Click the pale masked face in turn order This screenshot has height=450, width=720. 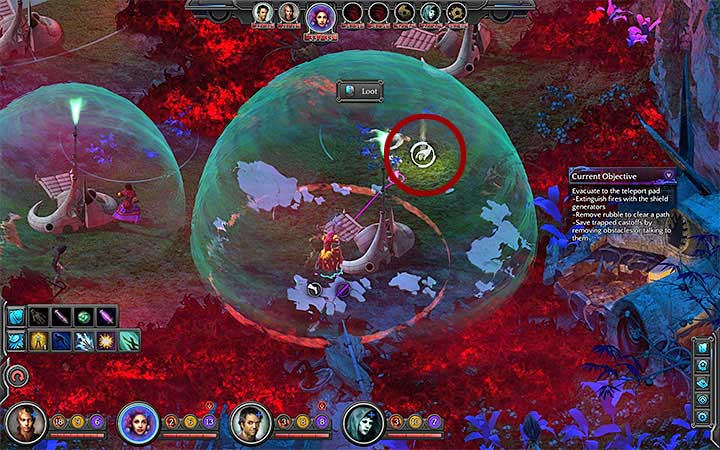click(430, 13)
